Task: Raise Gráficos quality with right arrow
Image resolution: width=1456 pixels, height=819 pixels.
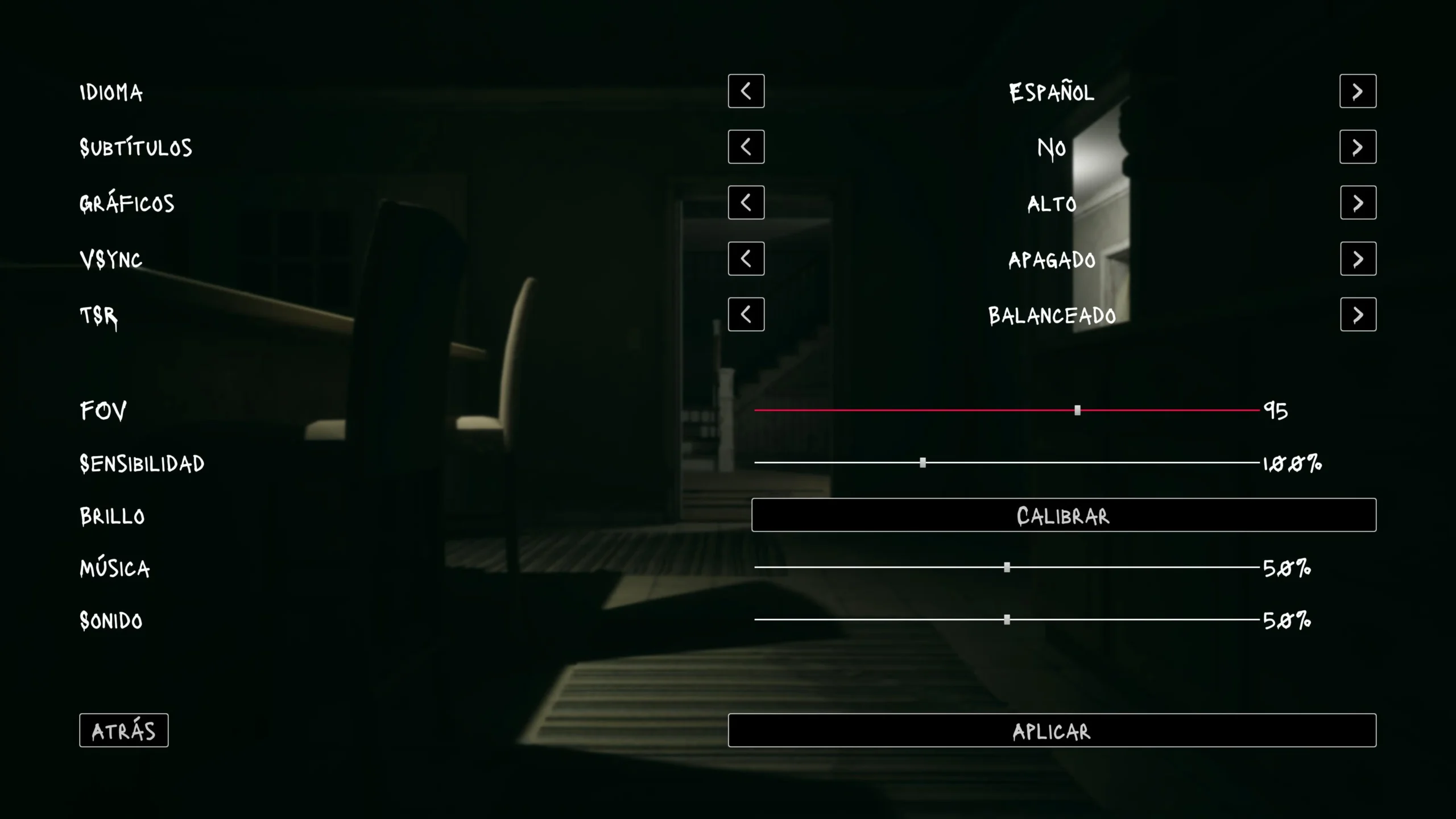Action: pyautogui.click(x=1358, y=202)
